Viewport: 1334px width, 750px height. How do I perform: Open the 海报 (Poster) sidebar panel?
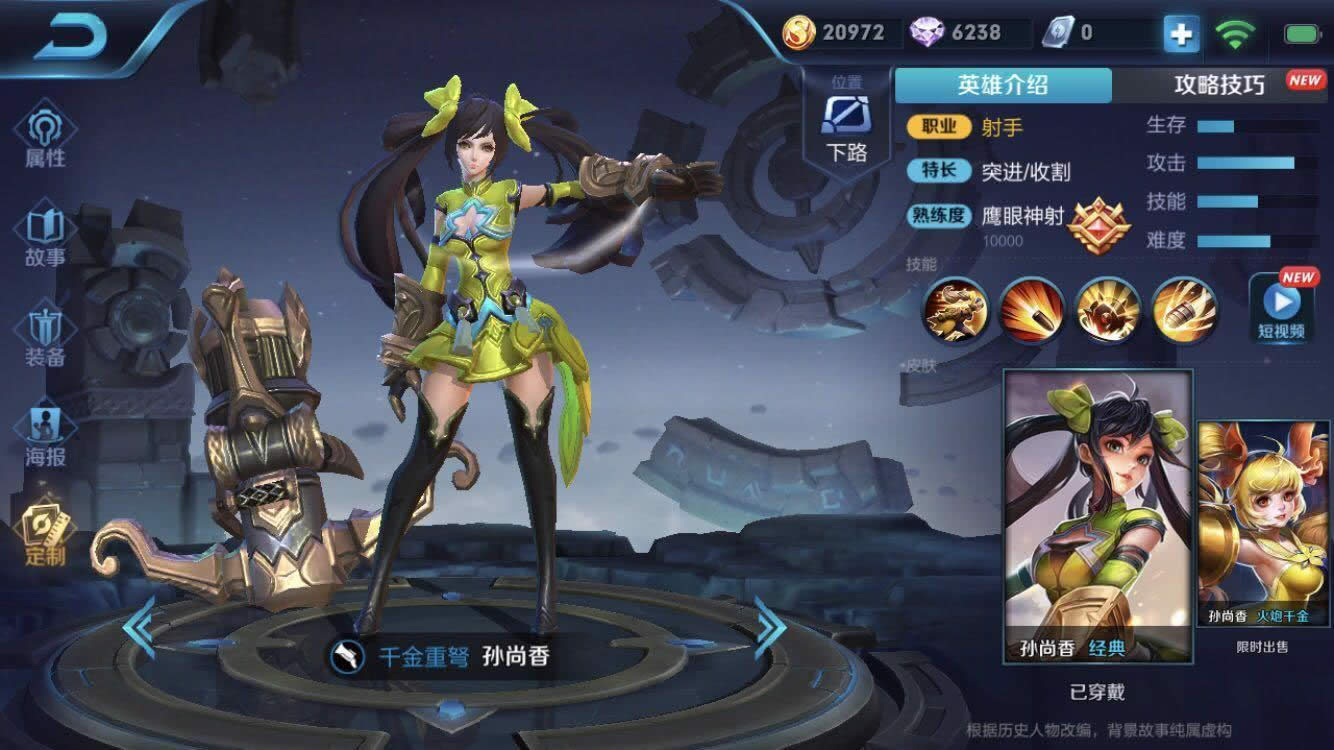[x=42, y=430]
